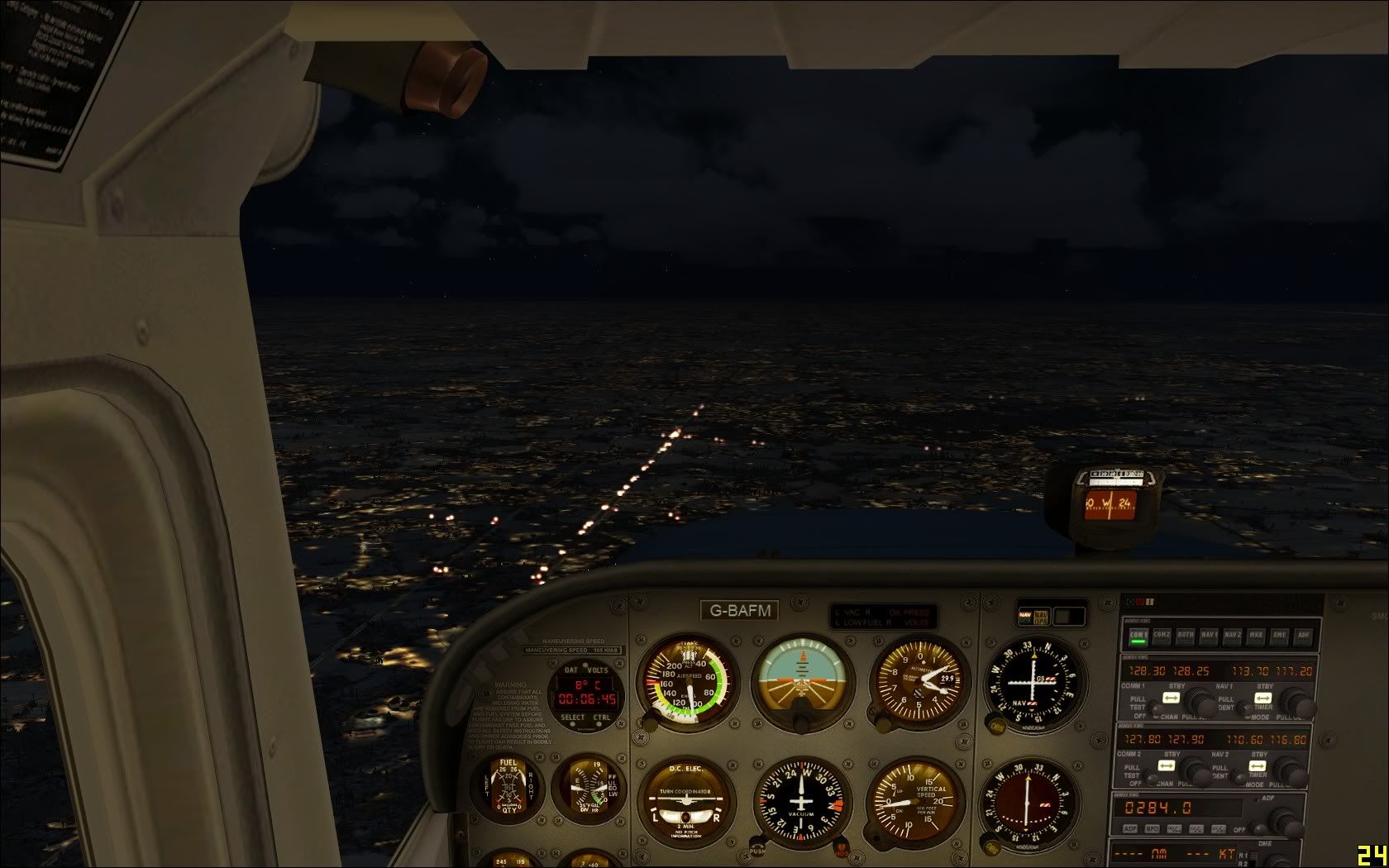The width and height of the screenshot is (1389, 868).
Task: Toggle the NAV1 audio button
Action: coord(1209,636)
